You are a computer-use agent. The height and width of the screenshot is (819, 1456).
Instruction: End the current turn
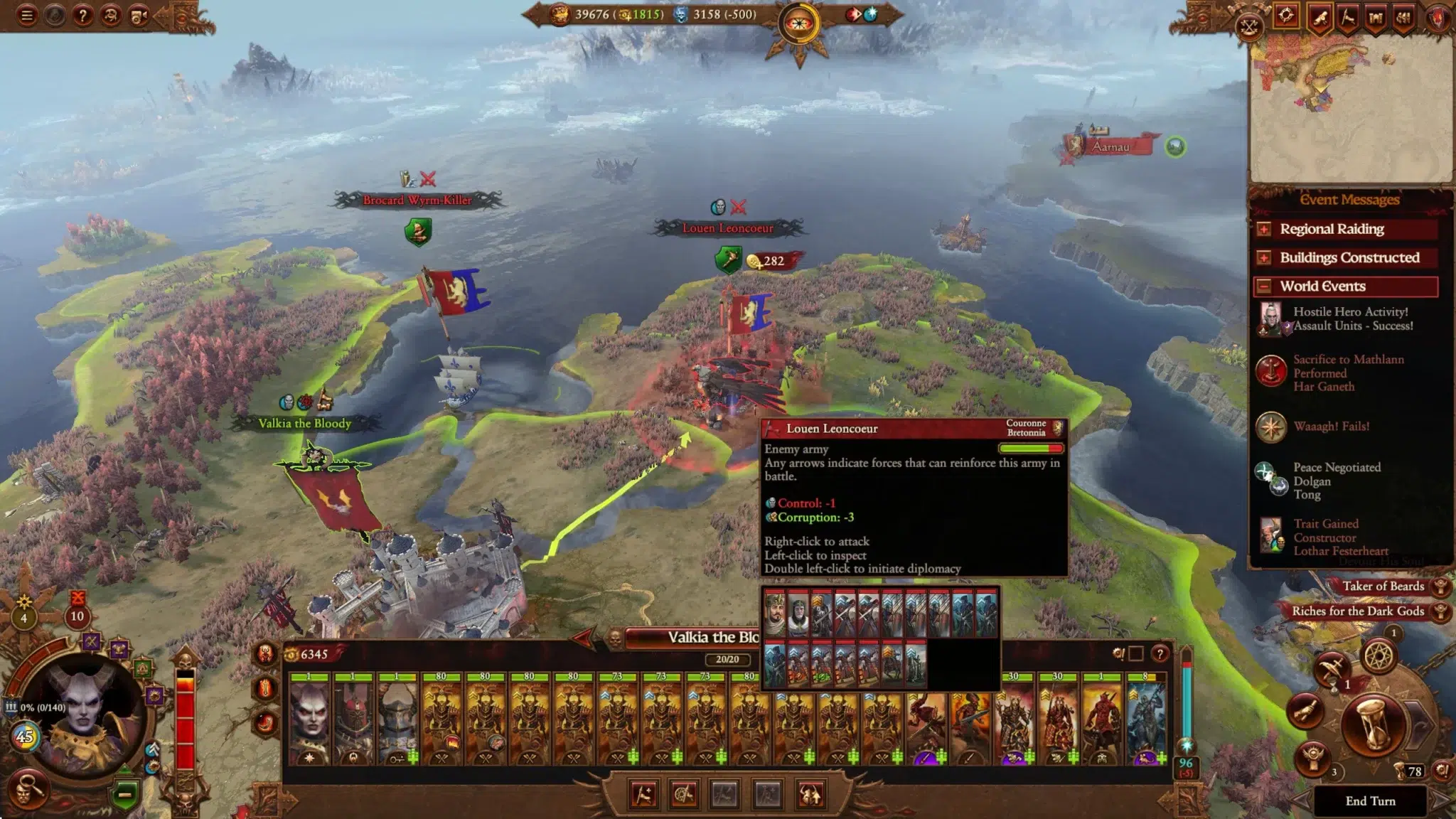(1370, 801)
